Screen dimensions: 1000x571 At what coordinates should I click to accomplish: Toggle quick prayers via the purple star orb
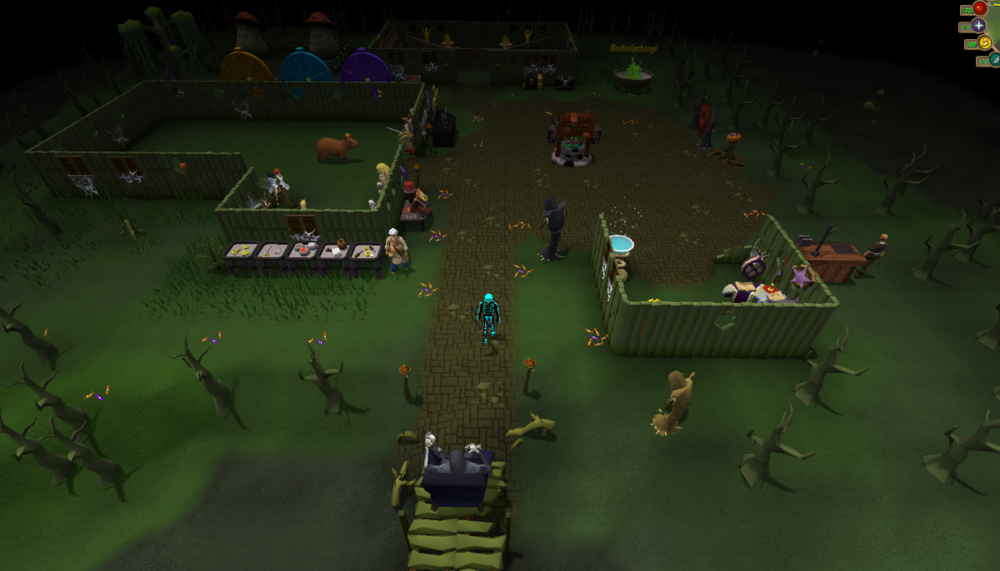[978, 25]
